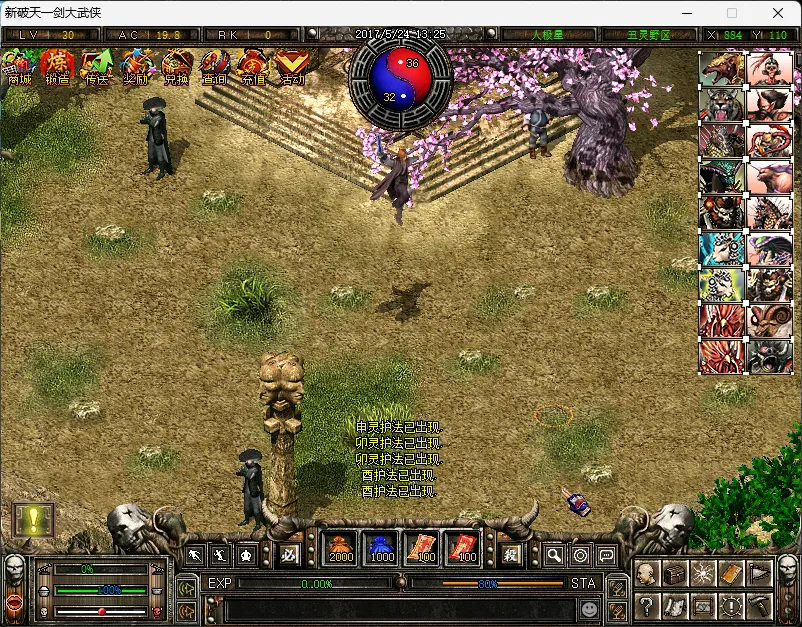This screenshot has height=627, width=802.
Task: Click the 传送 teleport icon
Action: (97, 67)
